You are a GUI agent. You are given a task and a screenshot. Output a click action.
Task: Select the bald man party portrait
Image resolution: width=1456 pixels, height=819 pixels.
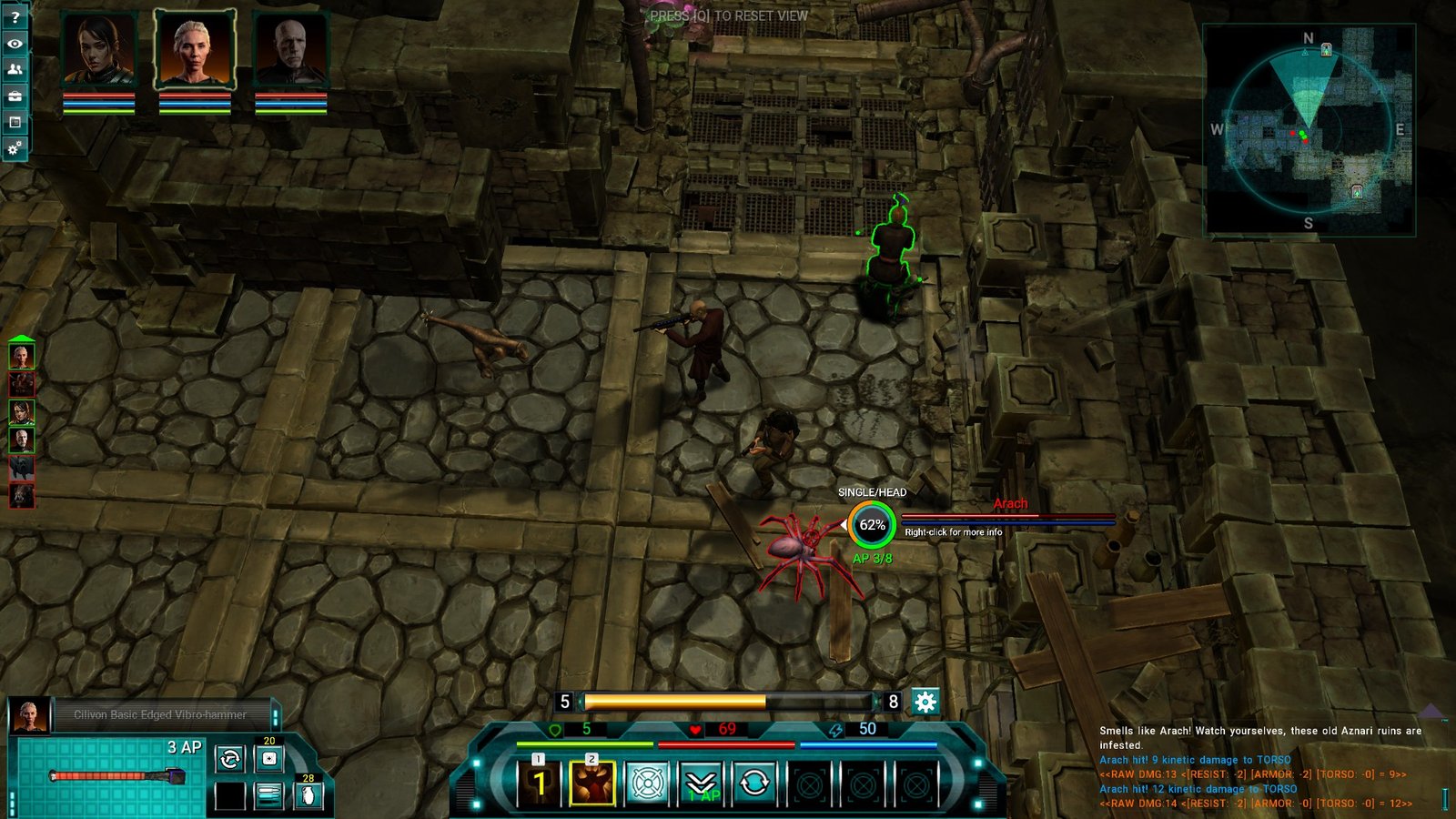point(290,50)
